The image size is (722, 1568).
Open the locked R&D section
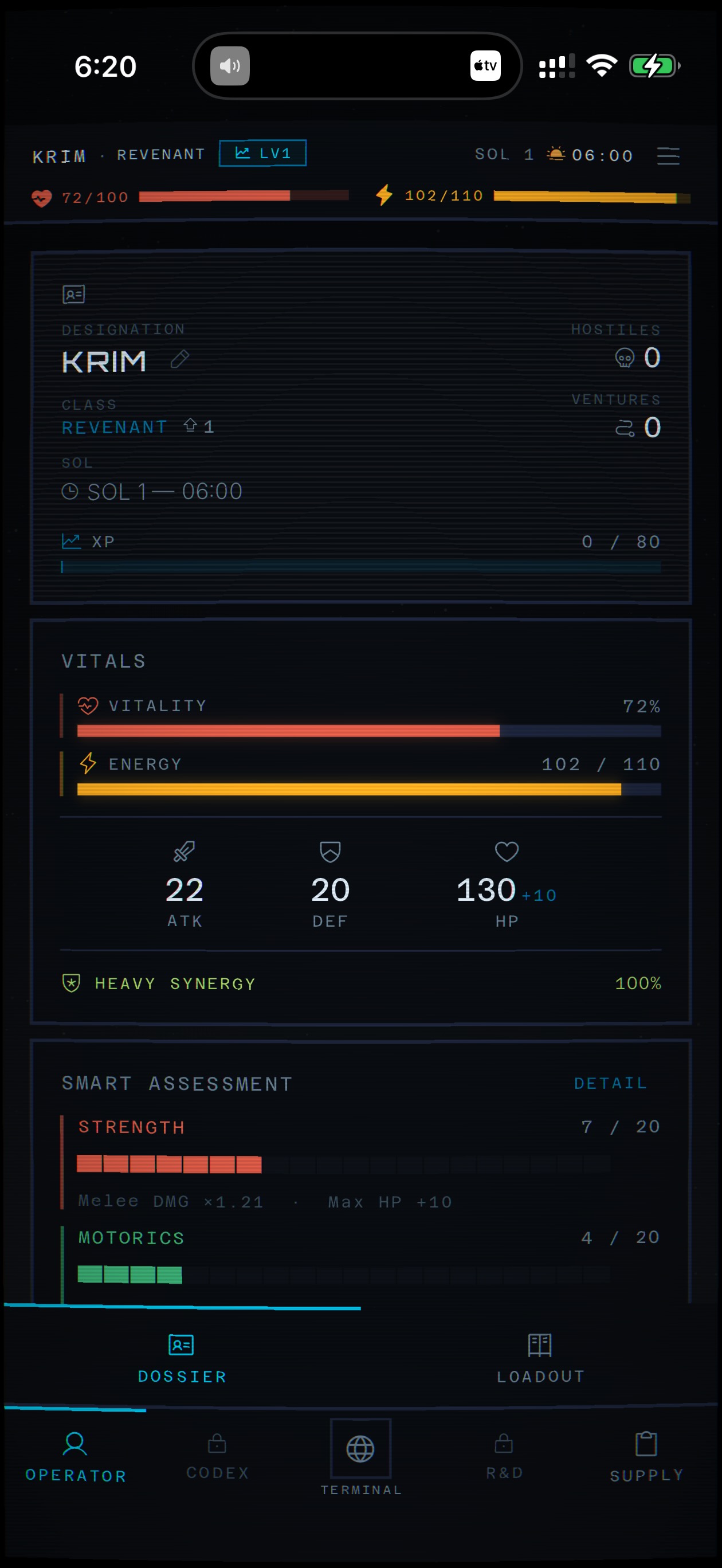504,1455
